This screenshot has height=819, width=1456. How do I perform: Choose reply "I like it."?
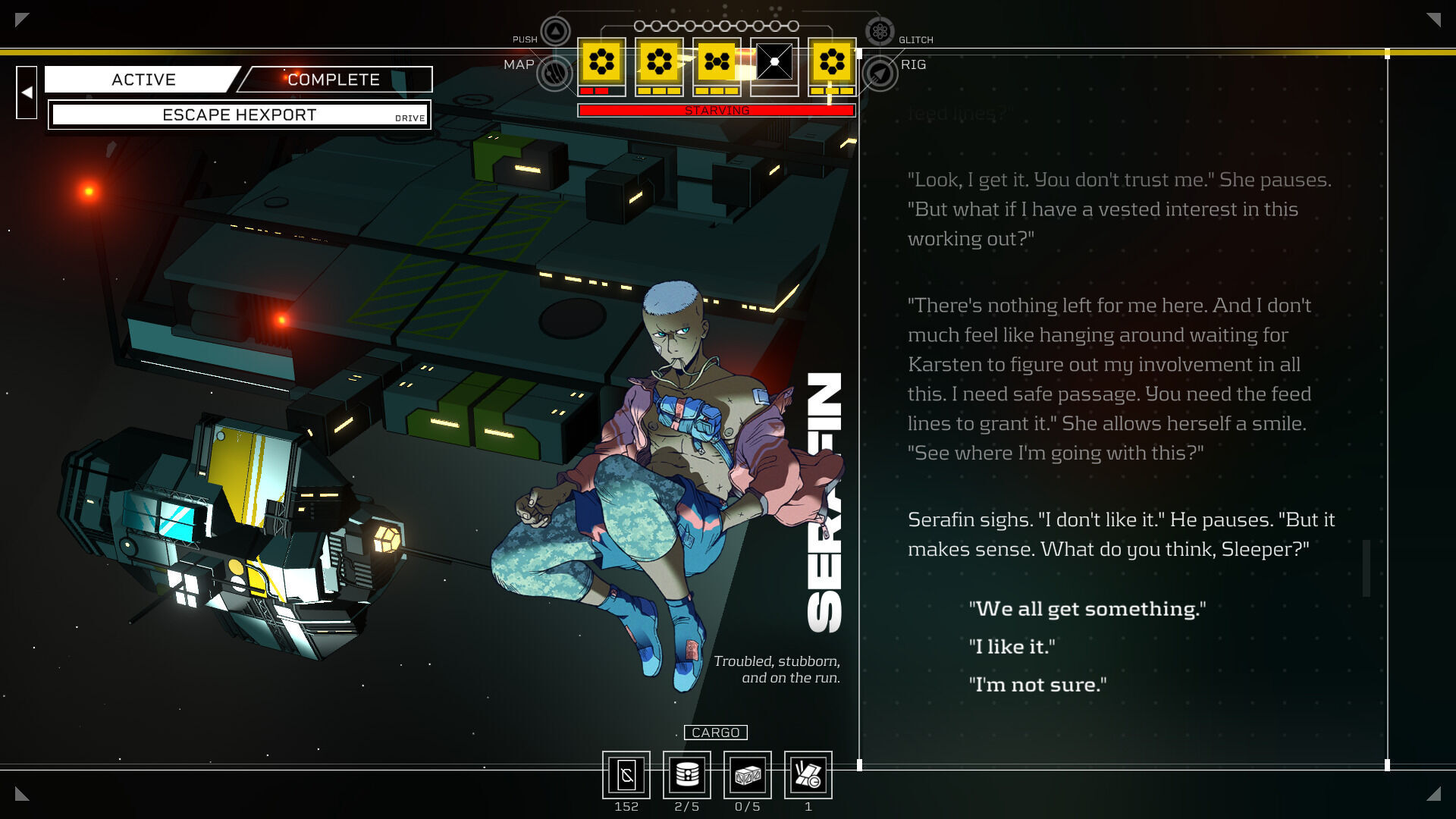coord(1012,647)
